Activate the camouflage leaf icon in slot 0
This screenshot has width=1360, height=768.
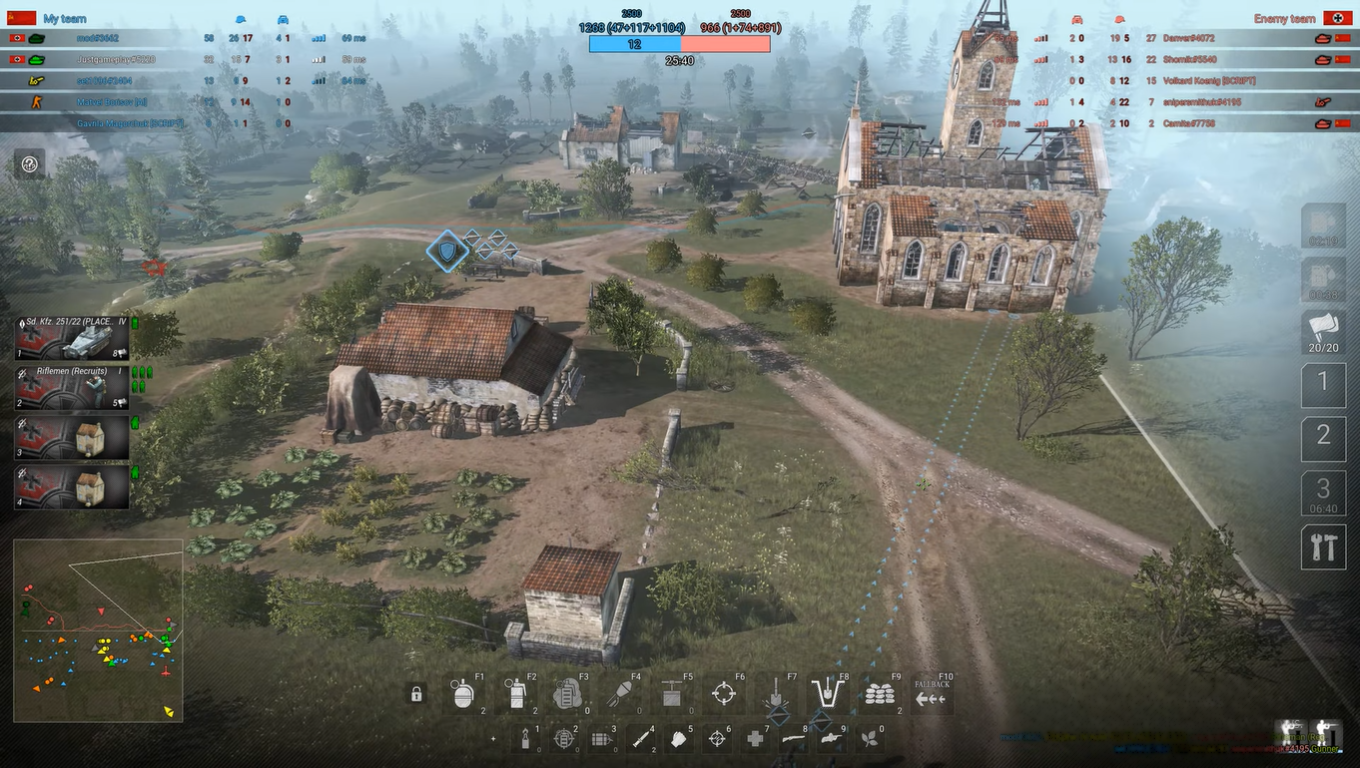point(870,738)
